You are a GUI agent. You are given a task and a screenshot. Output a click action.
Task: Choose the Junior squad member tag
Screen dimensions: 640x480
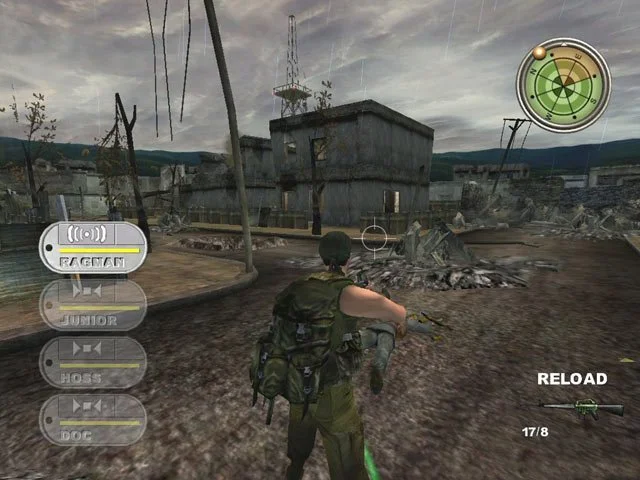click(x=93, y=305)
